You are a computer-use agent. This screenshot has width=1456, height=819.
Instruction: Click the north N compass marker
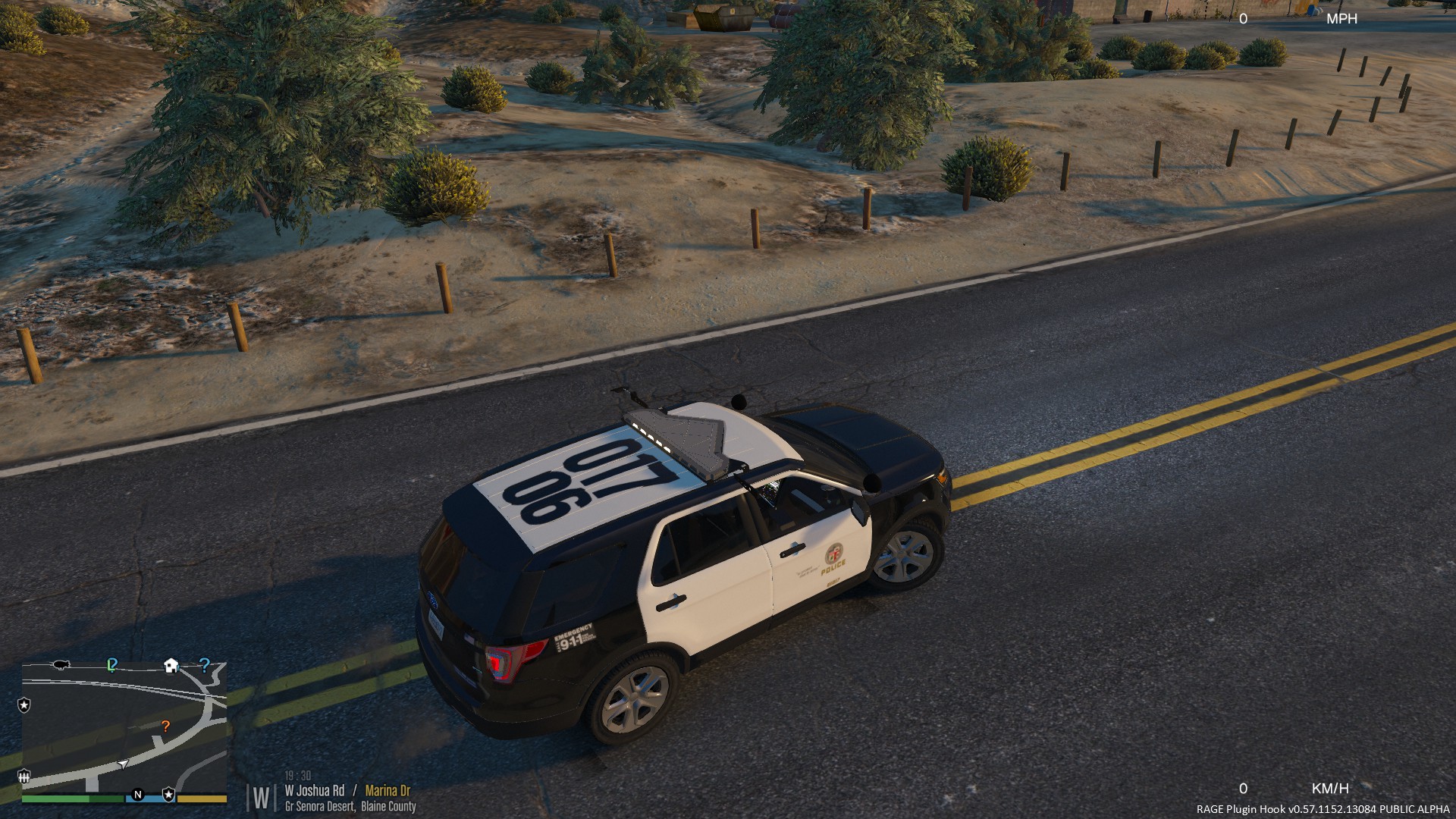[x=138, y=795]
